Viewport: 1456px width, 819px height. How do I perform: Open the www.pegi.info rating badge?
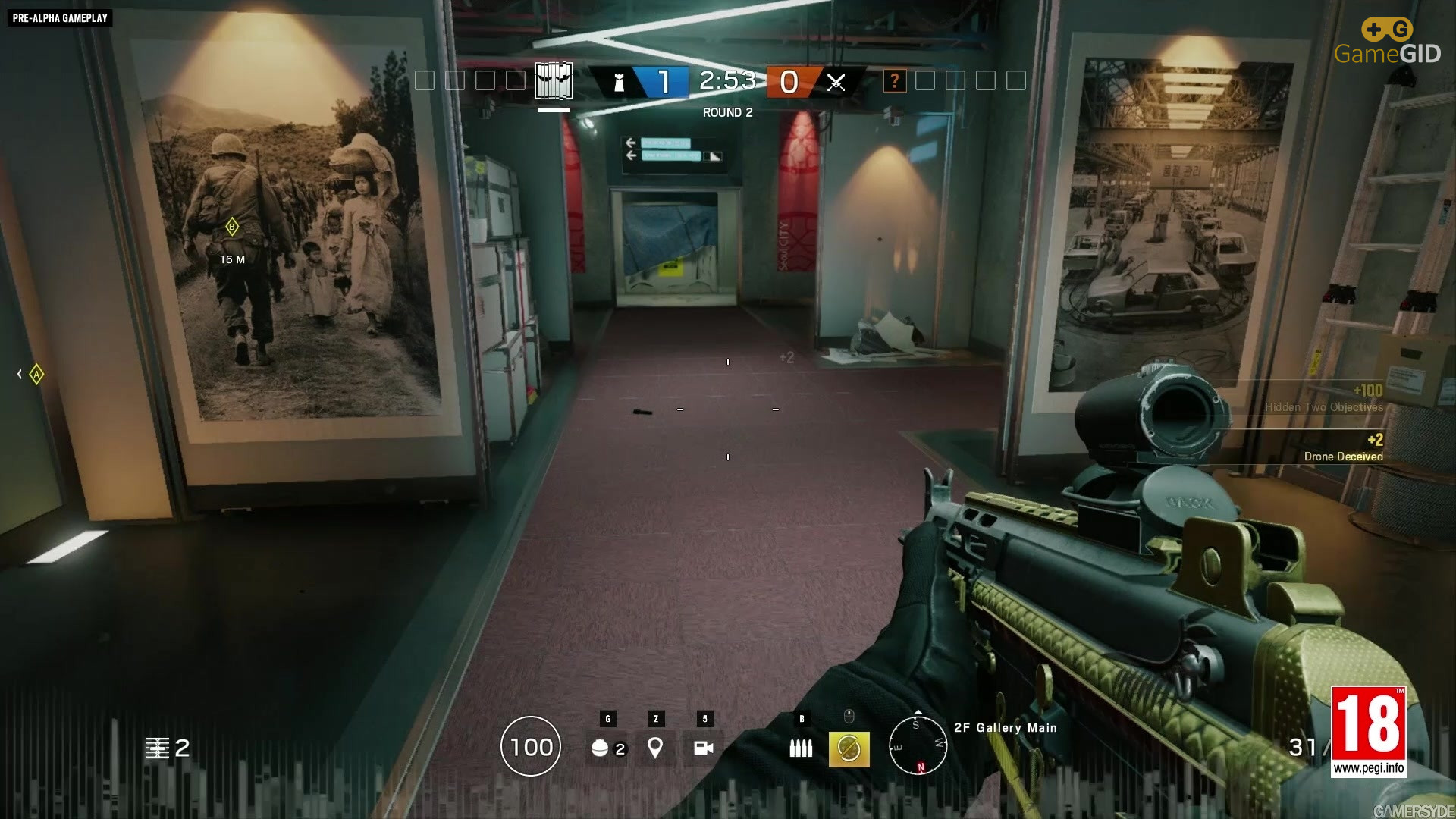(x=1369, y=732)
